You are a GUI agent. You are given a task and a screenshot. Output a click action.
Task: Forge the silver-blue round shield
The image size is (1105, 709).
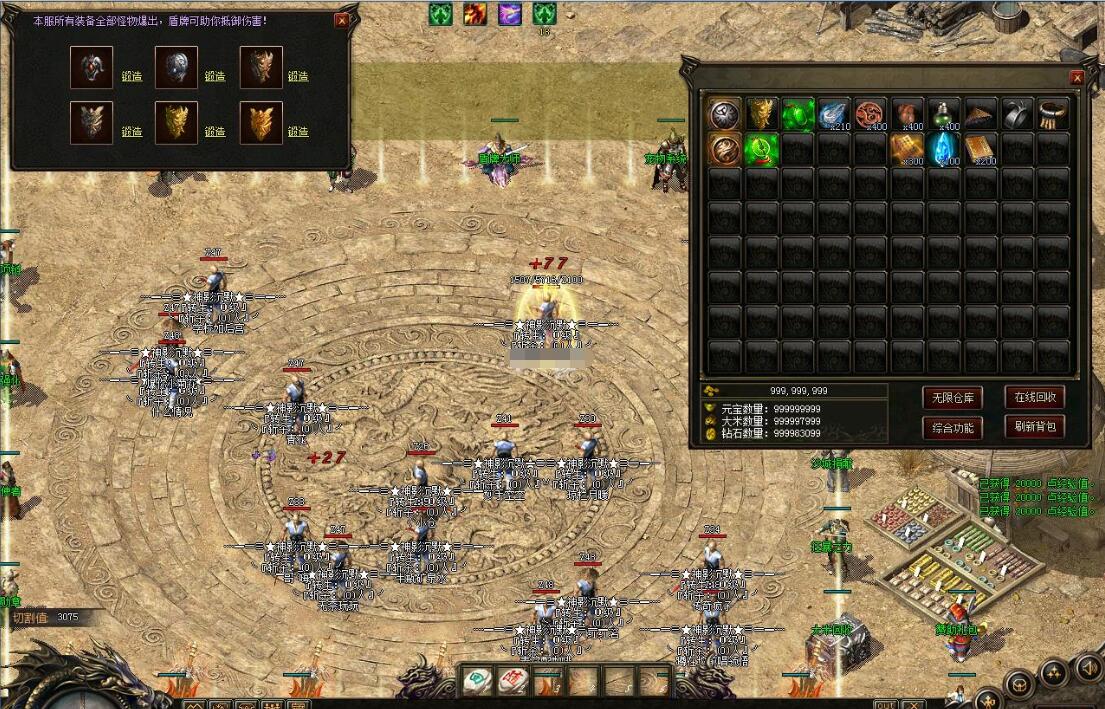[x=215, y=76]
